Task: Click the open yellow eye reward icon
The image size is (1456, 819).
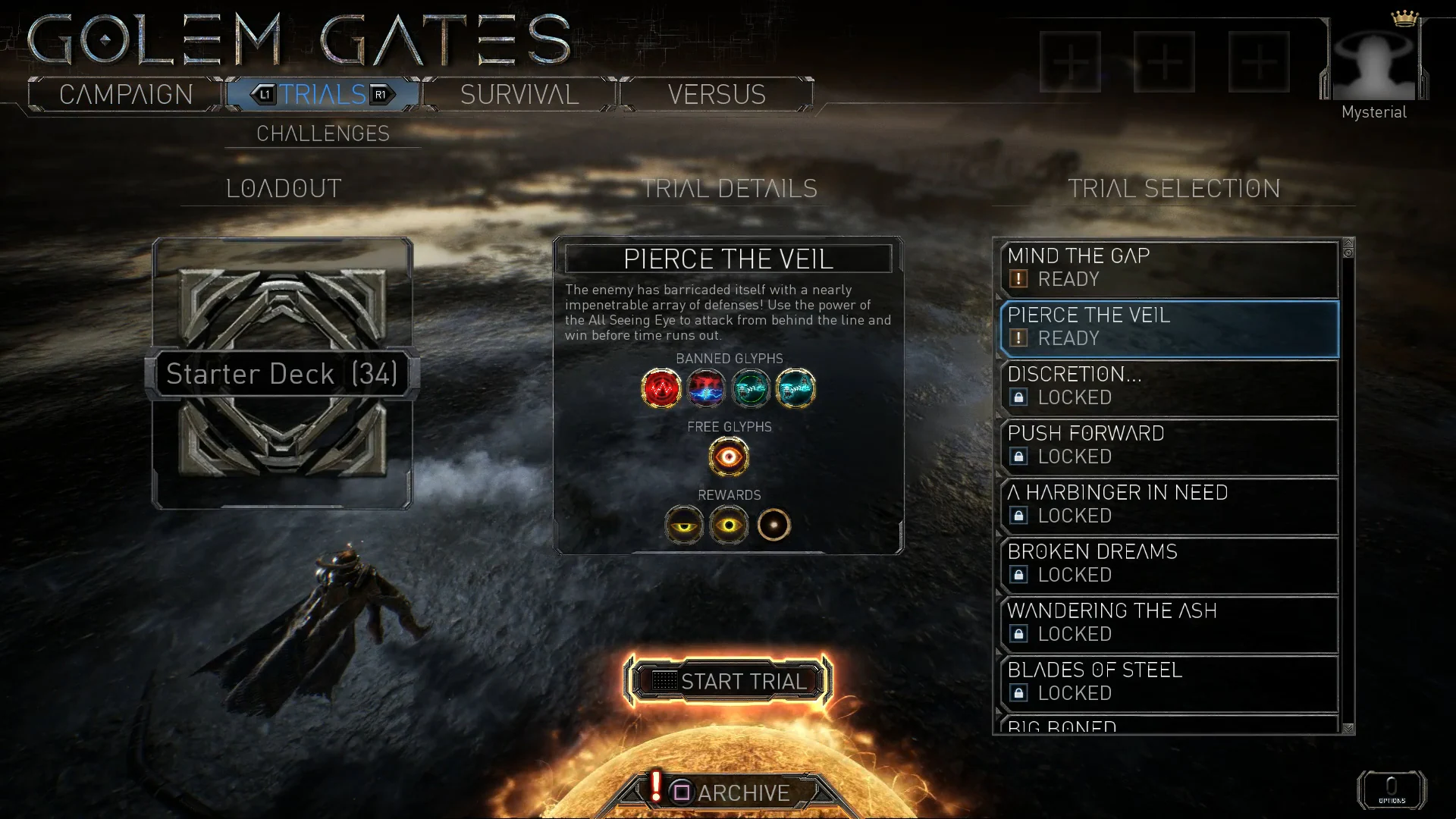Action: [730, 525]
